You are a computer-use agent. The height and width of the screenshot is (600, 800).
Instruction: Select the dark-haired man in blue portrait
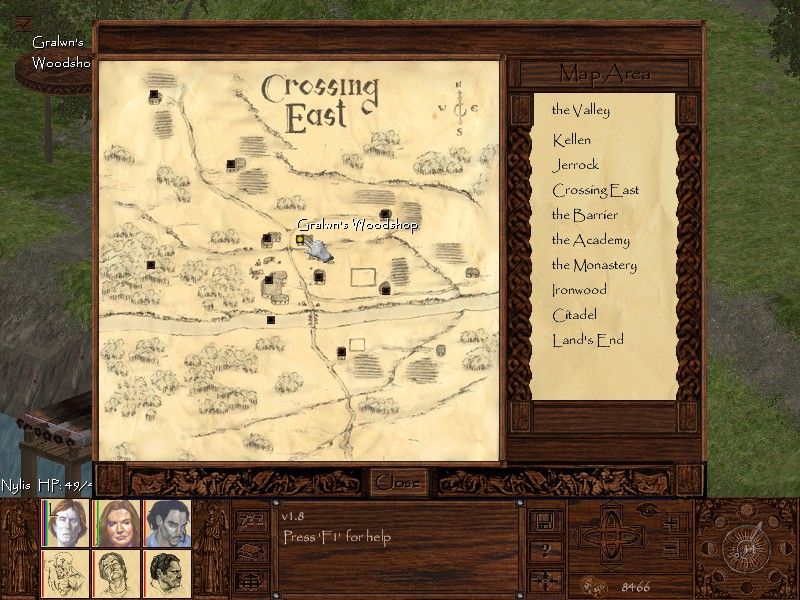coord(166,523)
